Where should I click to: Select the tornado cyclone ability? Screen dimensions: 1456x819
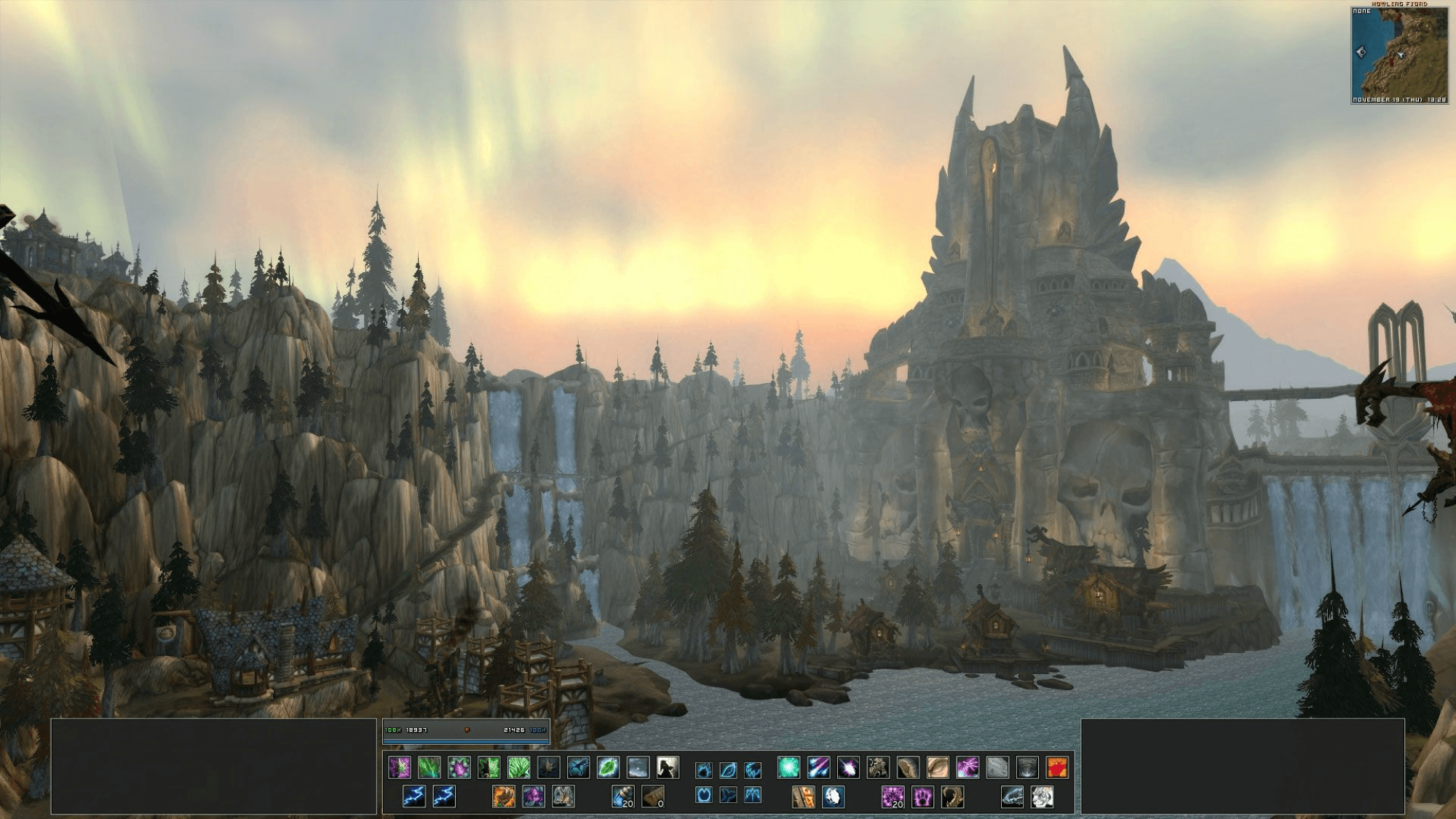pos(1026,767)
